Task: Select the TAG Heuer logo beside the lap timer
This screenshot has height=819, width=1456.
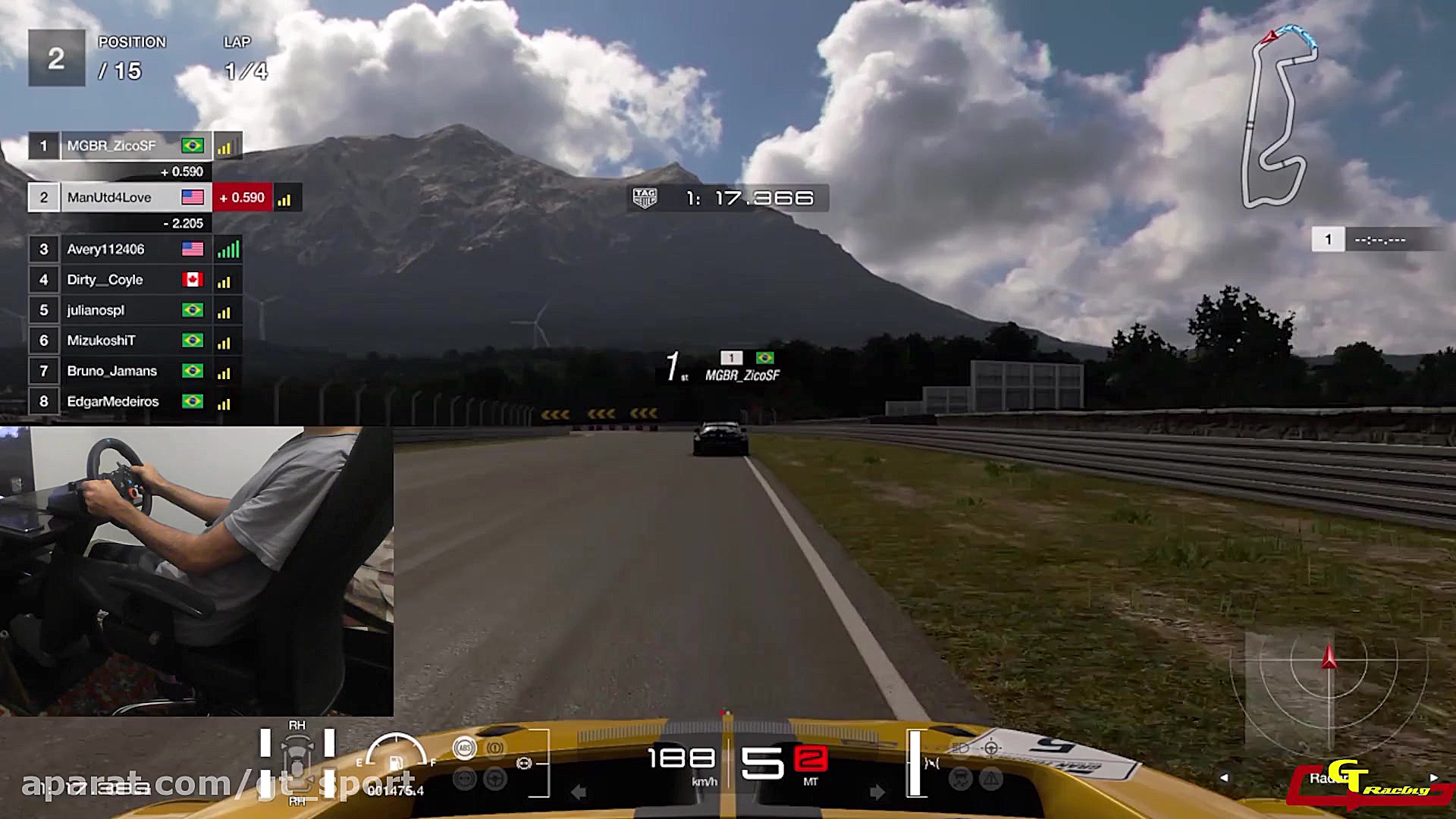Action: [644, 198]
